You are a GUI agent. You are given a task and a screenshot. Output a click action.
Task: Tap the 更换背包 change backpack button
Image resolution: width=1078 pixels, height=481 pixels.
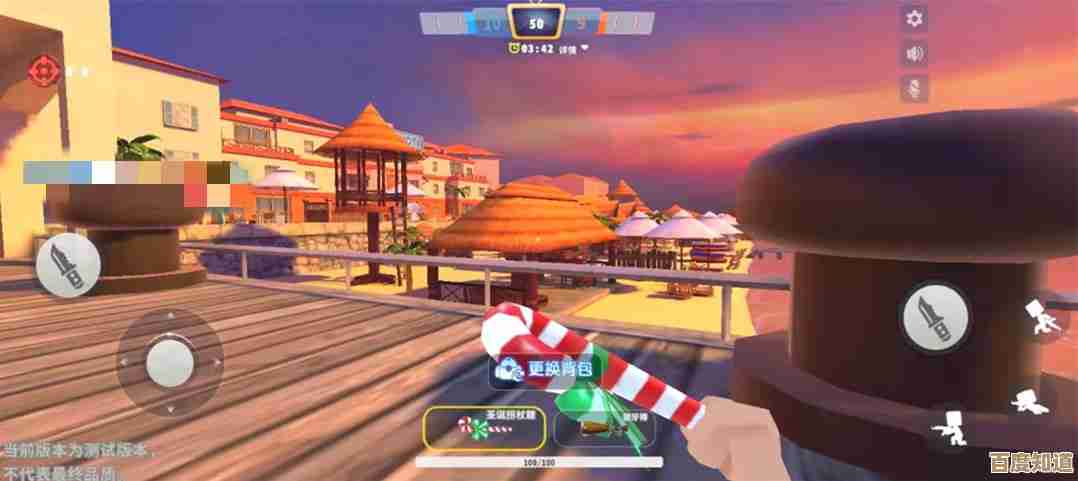(x=547, y=369)
